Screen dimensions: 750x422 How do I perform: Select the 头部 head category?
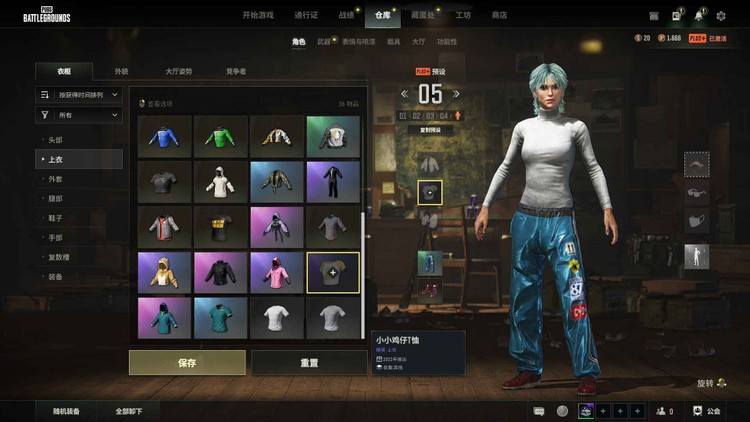(x=55, y=140)
